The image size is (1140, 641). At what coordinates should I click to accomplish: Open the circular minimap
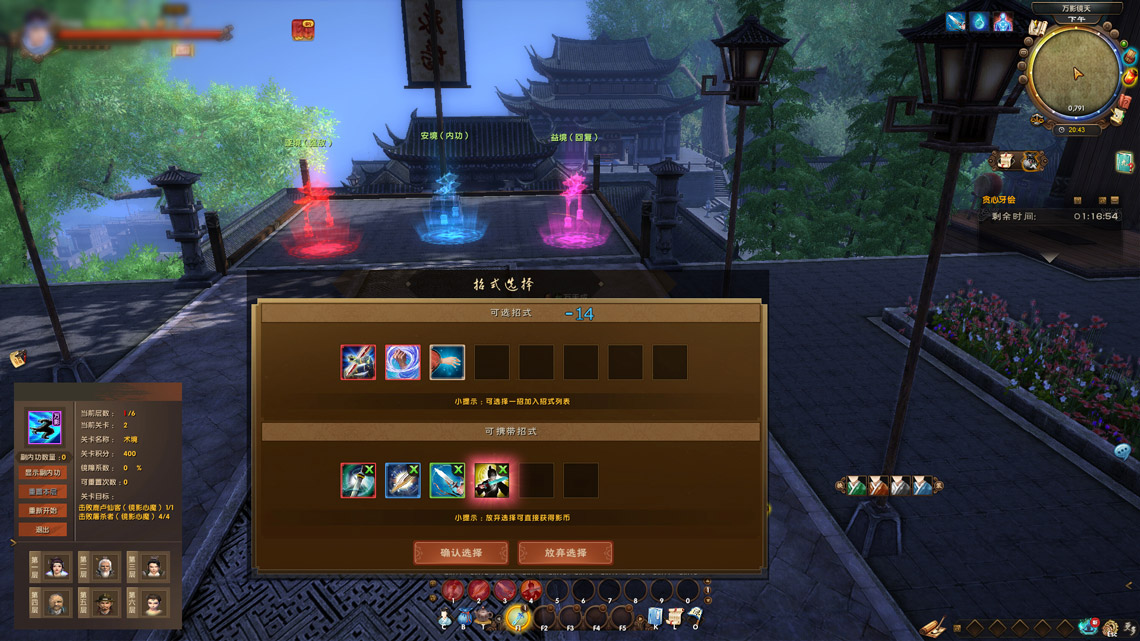coord(1075,75)
